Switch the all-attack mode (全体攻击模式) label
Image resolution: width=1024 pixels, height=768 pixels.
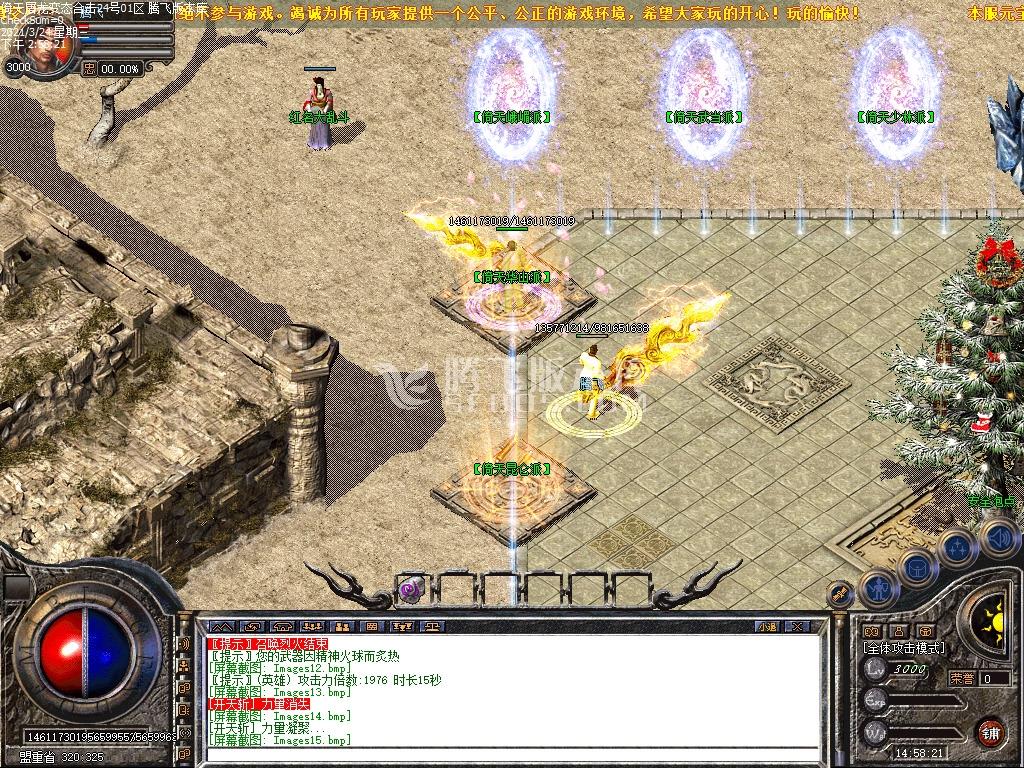(903, 647)
